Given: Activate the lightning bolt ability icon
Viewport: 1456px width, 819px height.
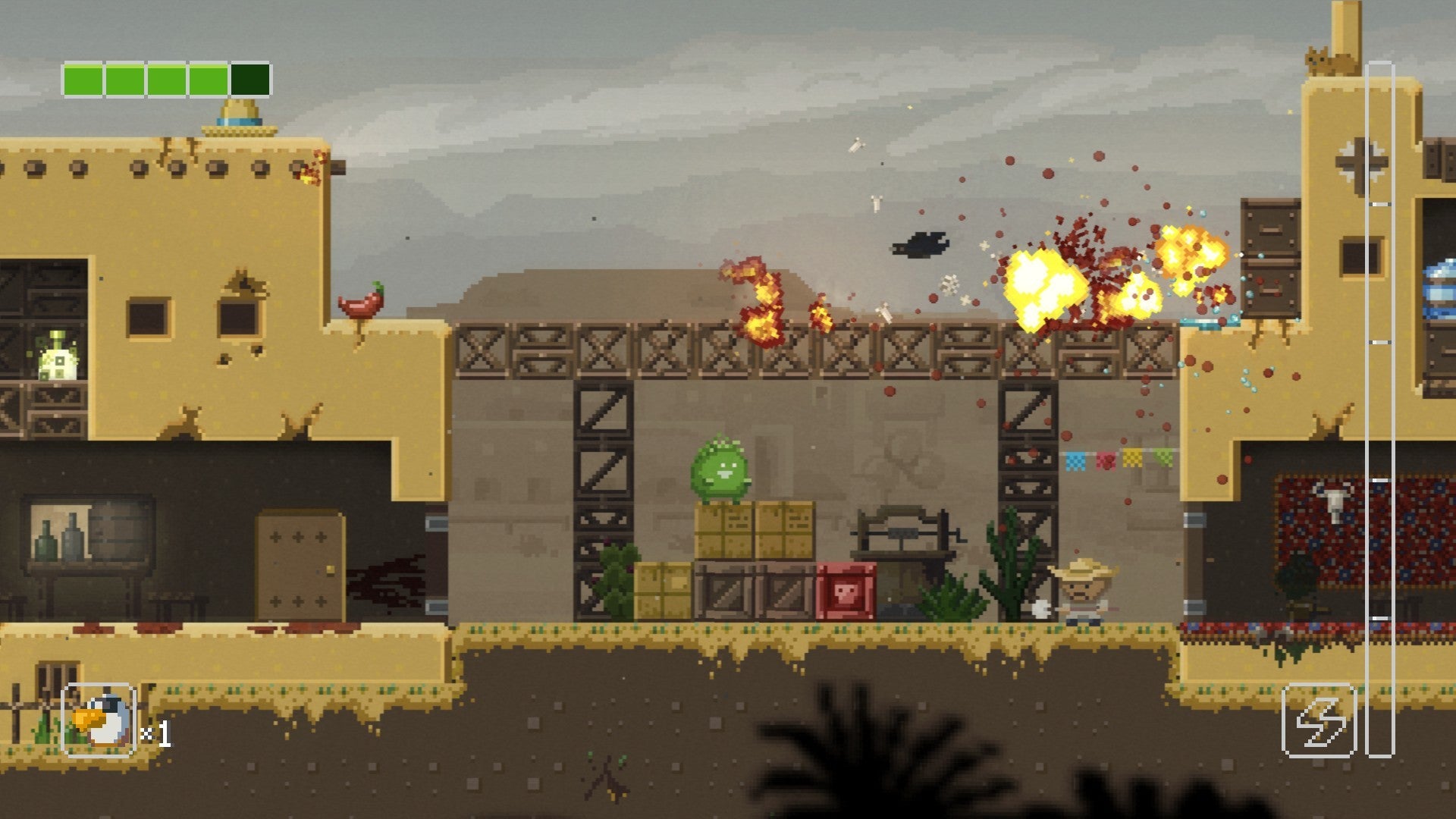Looking at the screenshot, I should pos(1318,720).
